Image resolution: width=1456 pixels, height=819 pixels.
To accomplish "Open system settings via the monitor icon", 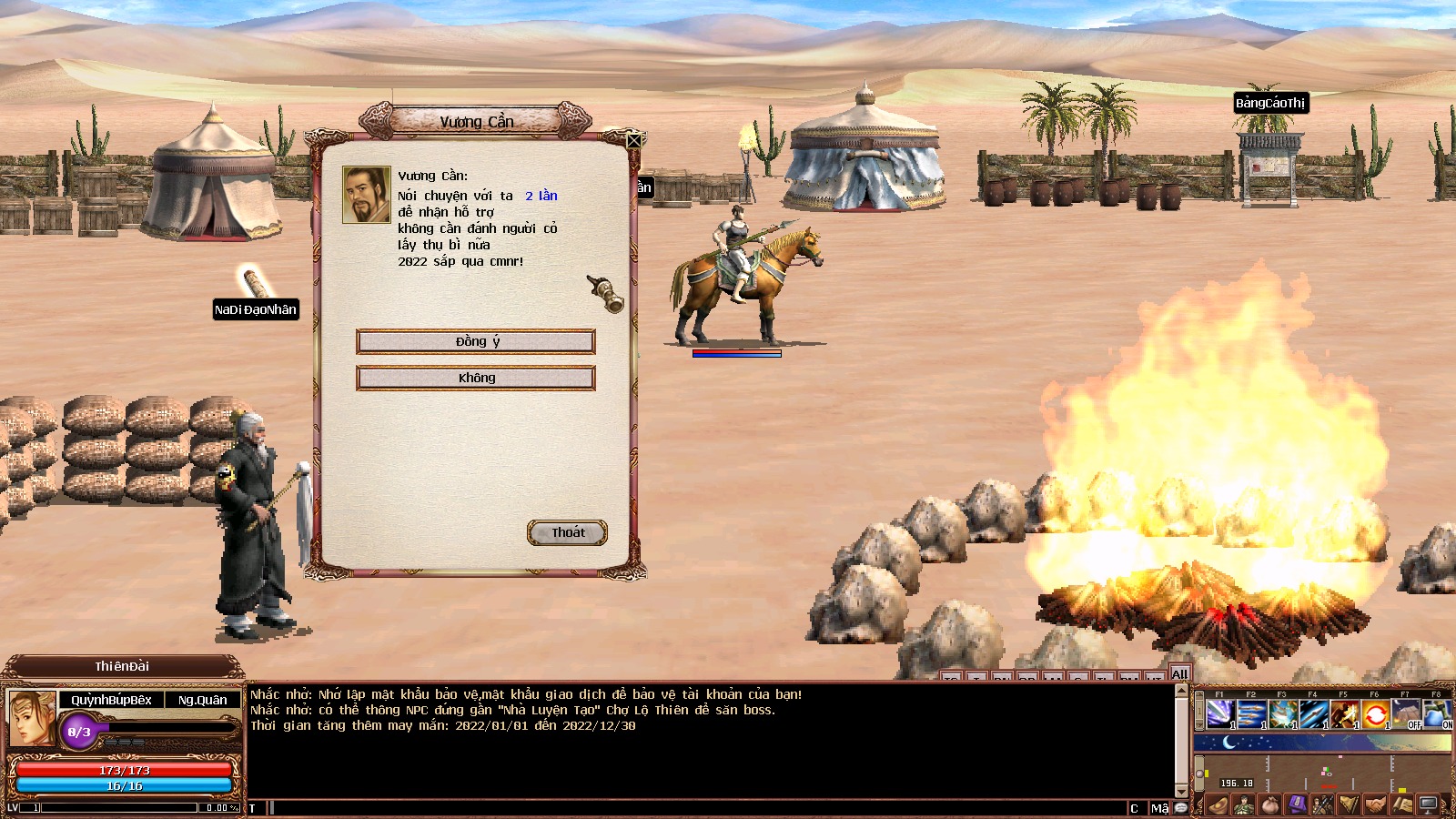I will tap(1429, 805).
